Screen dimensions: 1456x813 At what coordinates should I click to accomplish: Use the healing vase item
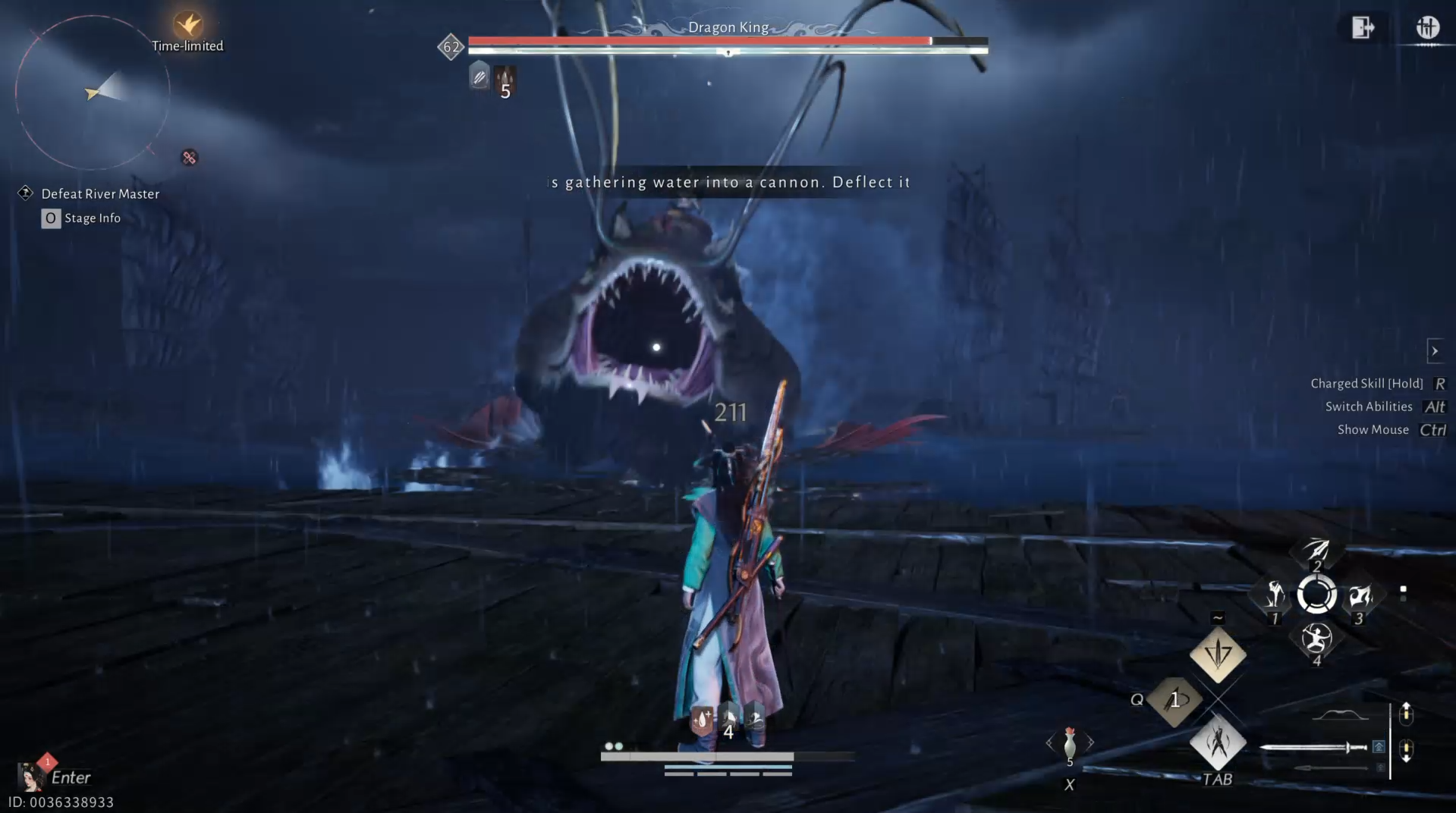pyautogui.click(x=1070, y=743)
